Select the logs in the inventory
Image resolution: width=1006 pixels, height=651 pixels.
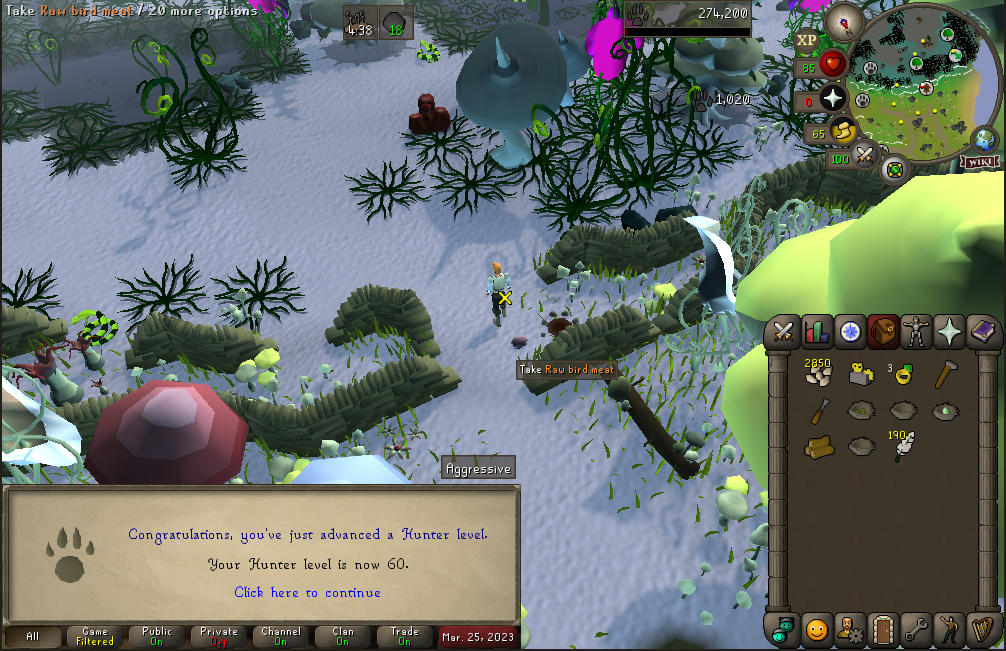[819, 445]
